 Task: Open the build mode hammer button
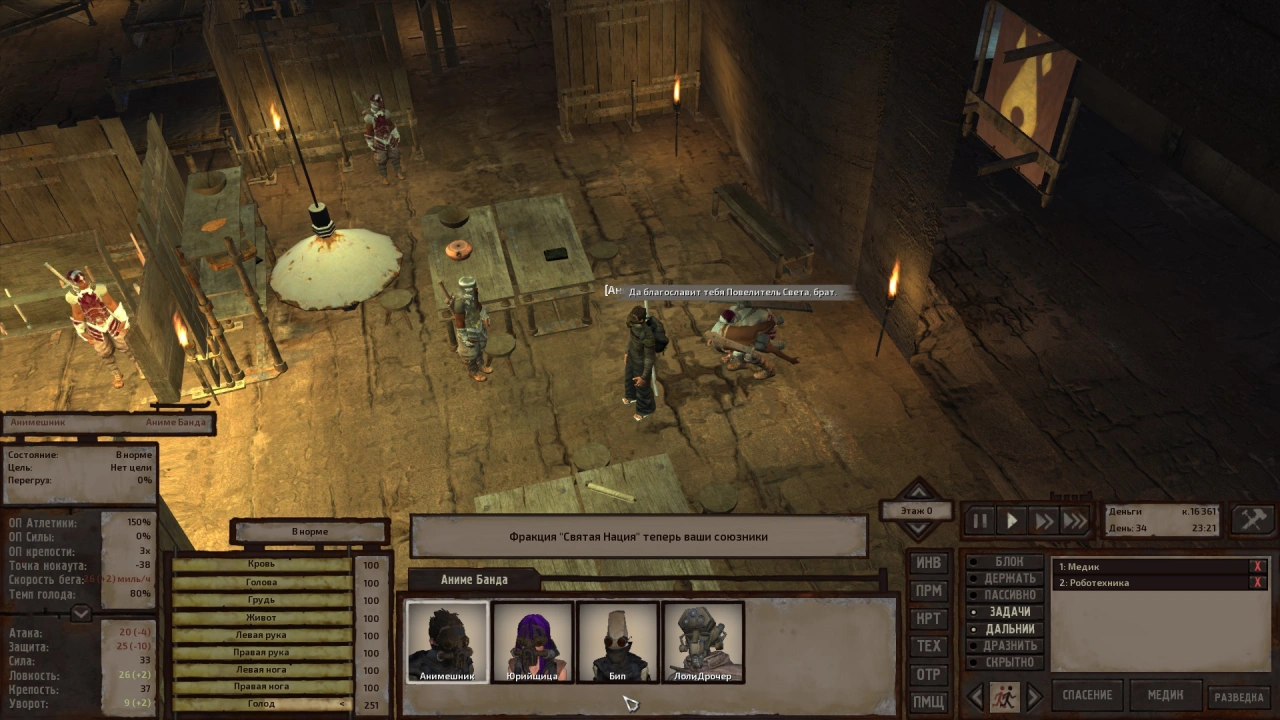(x=1252, y=520)
